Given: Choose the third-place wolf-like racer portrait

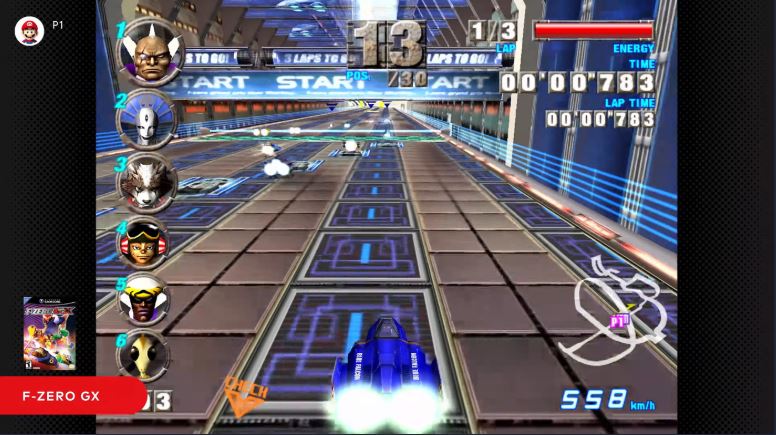Looking at the screenshot, I should (x=147, y=181).
